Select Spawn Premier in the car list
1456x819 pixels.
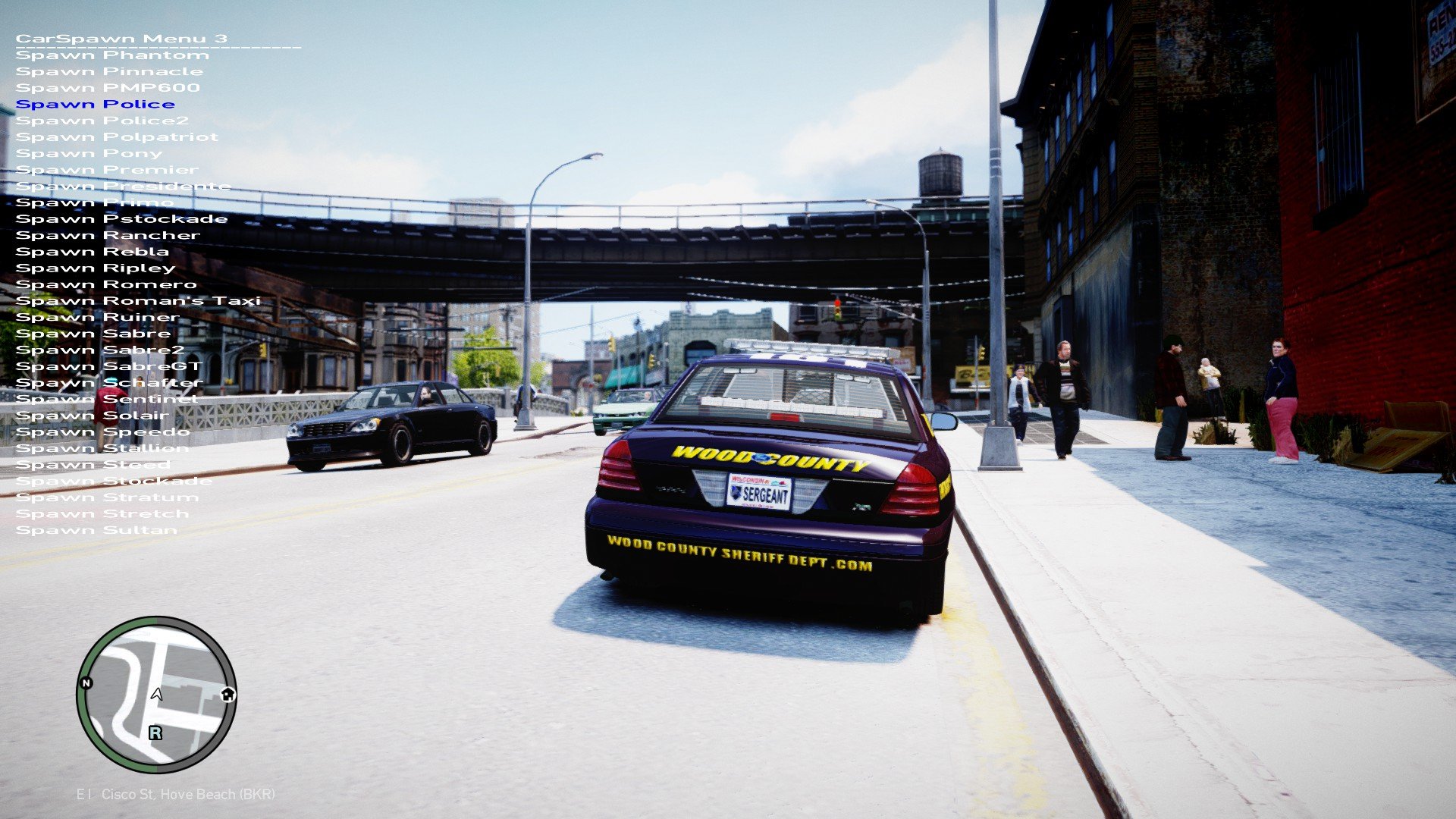[107, 170]
